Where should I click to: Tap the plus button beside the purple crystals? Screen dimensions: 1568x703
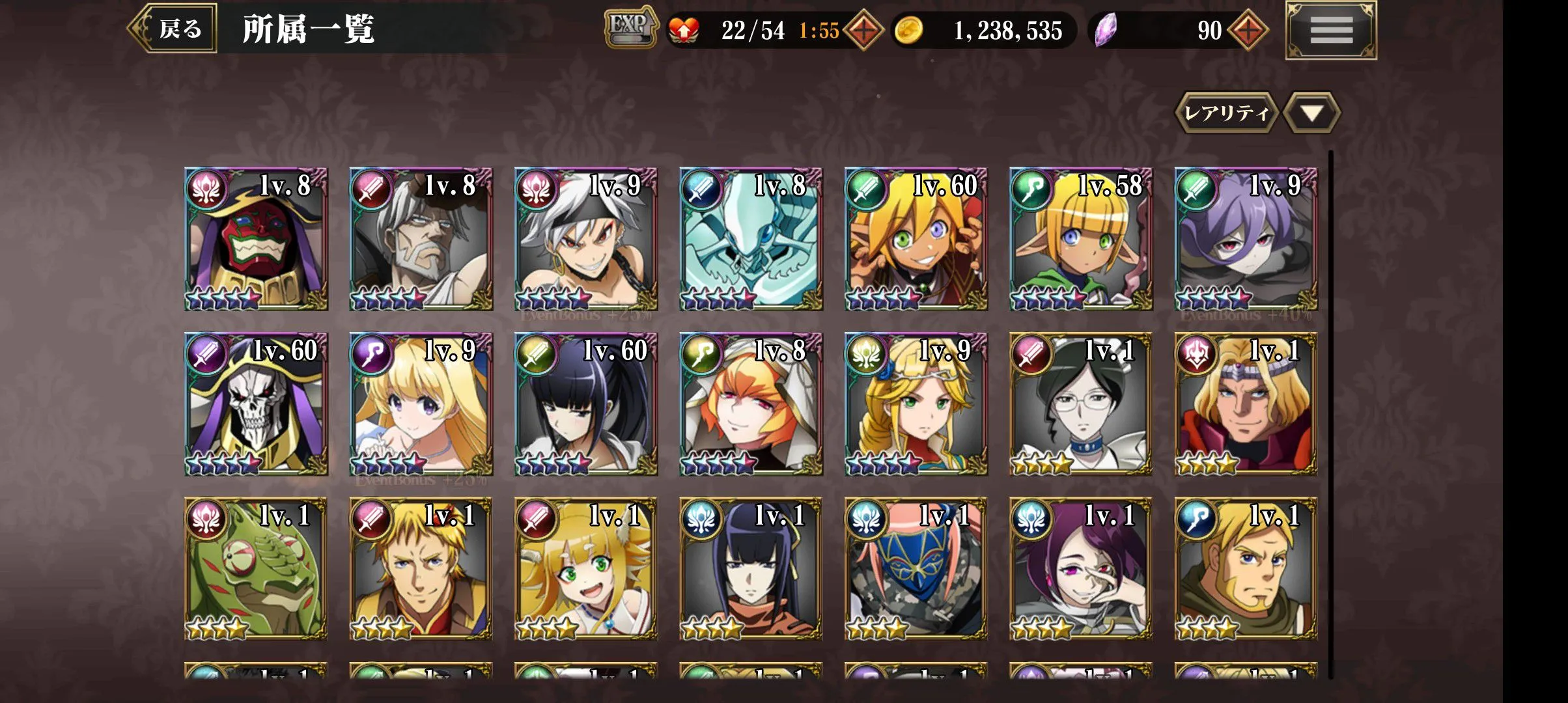tap(1248, 31)
